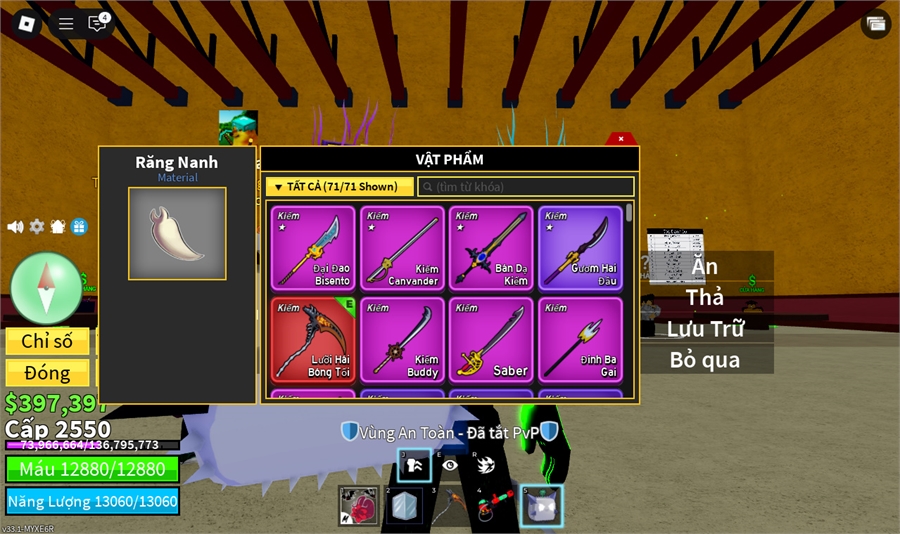
Task: Choose the Ăn option
Action: (x=705, y=267)
